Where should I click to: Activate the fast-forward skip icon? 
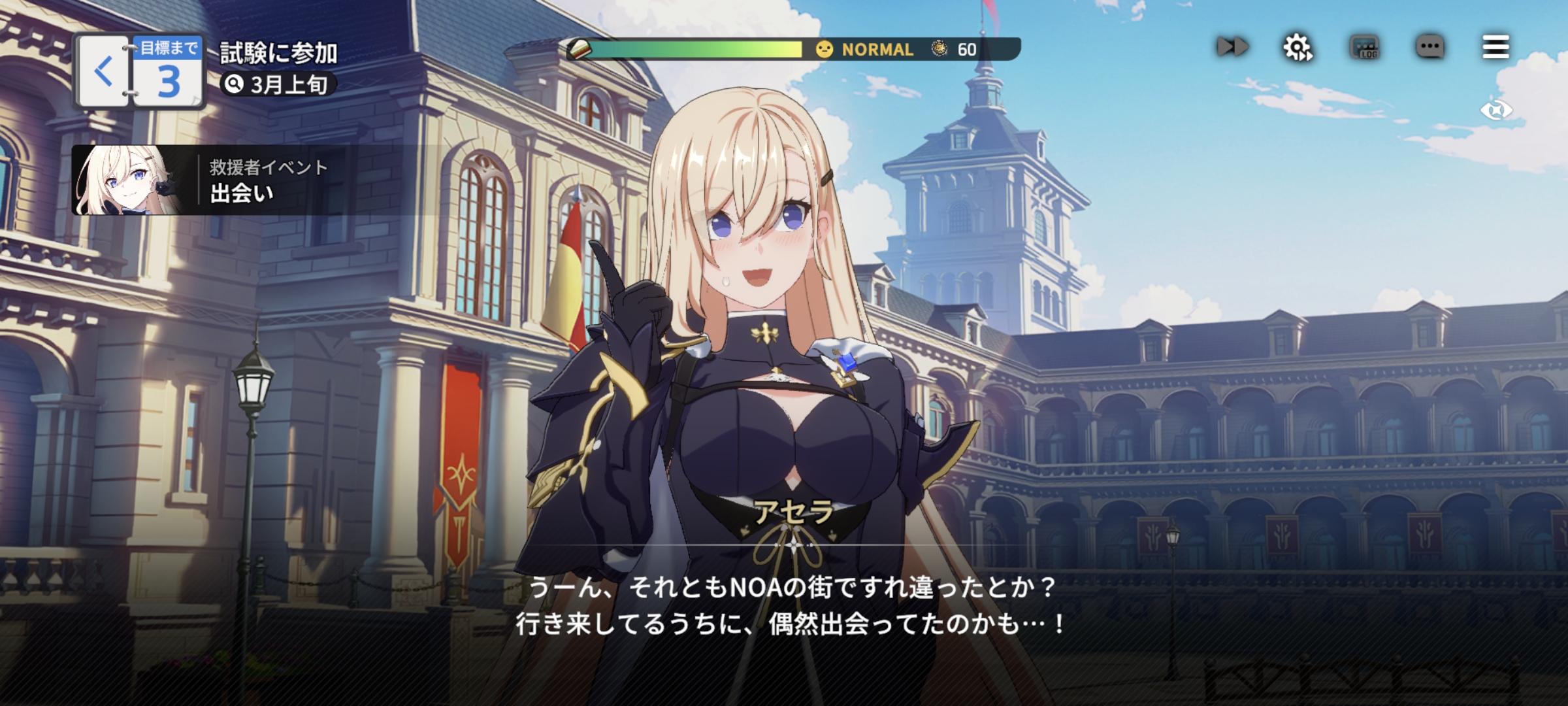(1232, 47)
